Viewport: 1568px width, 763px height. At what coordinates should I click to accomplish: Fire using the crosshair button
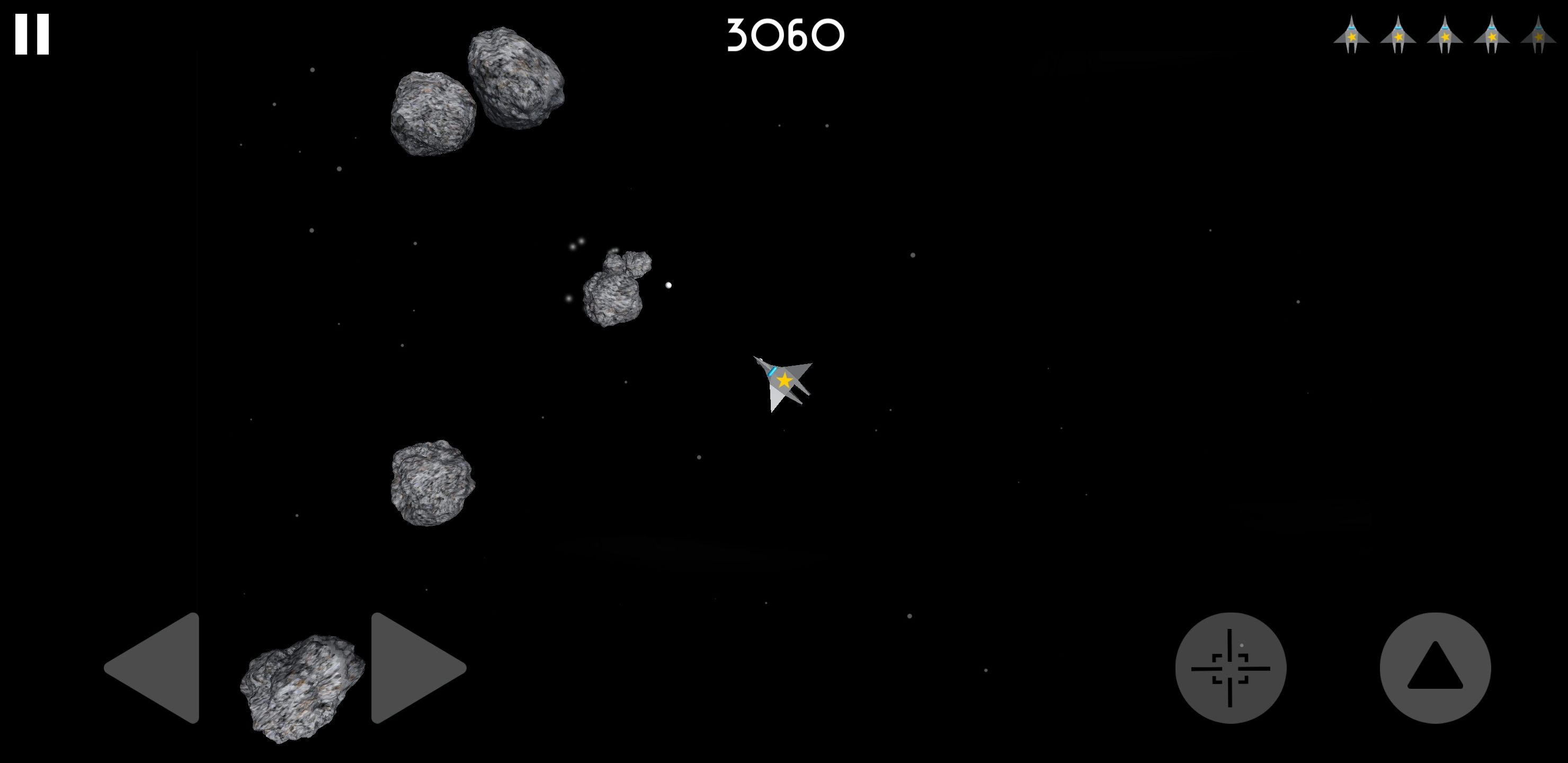coord(1230,668)
